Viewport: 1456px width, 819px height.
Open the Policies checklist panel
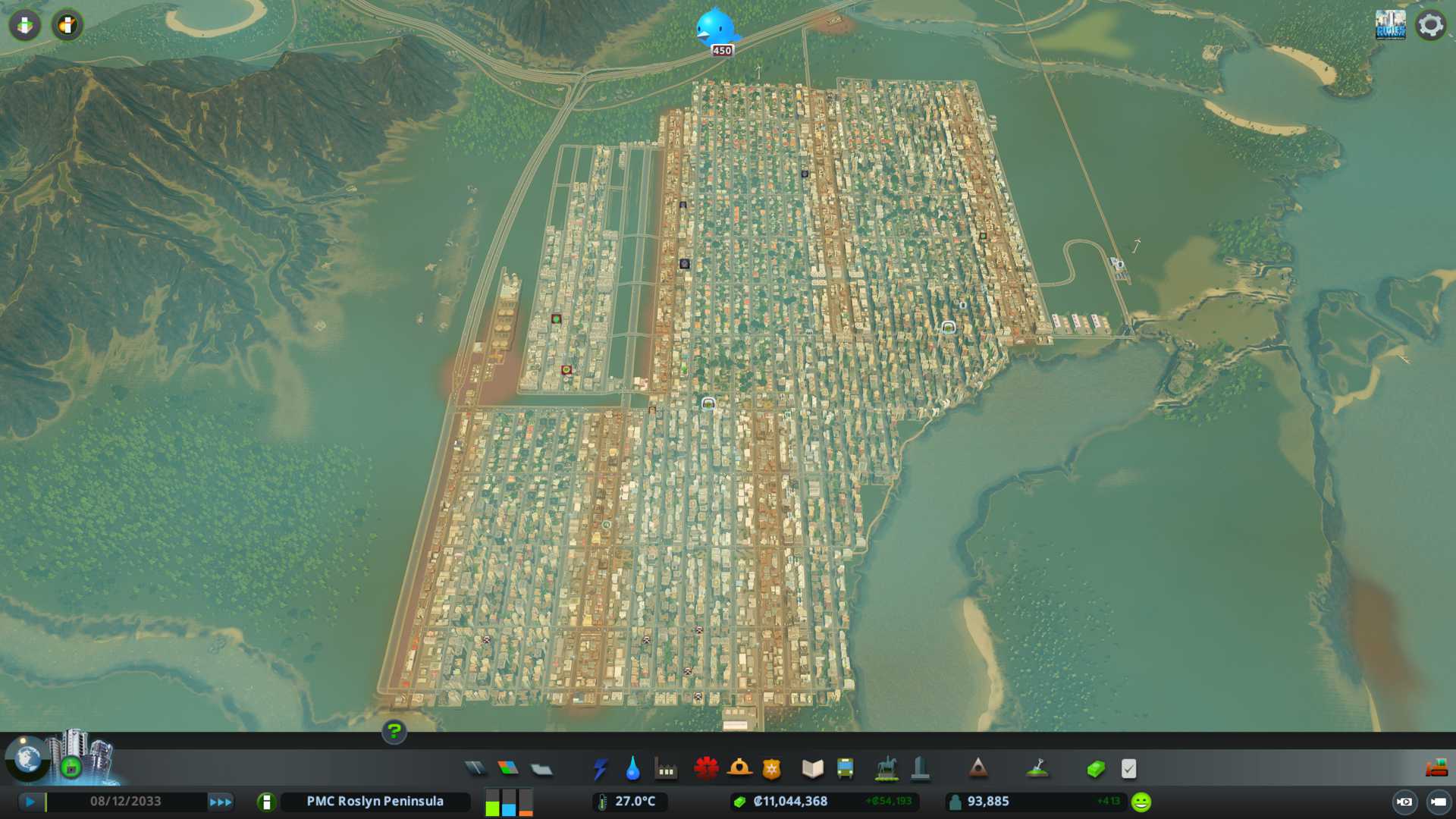(1128, 769)
